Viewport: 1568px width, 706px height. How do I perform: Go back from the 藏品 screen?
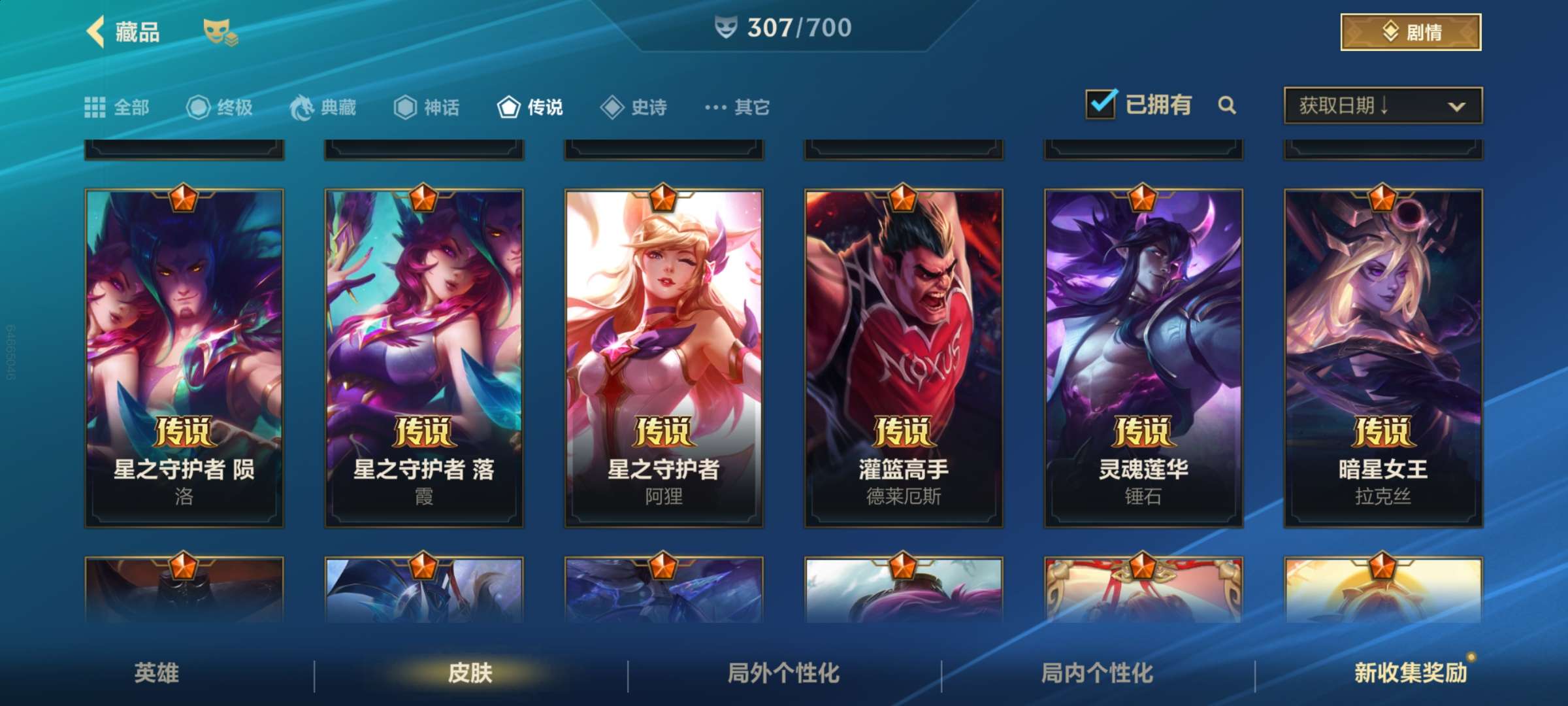coord(97,31)
